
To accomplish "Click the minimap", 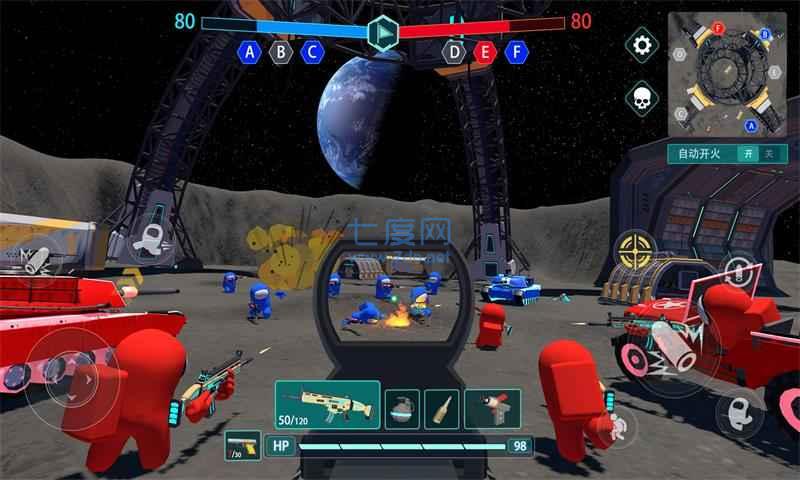I will pos(727,75).
